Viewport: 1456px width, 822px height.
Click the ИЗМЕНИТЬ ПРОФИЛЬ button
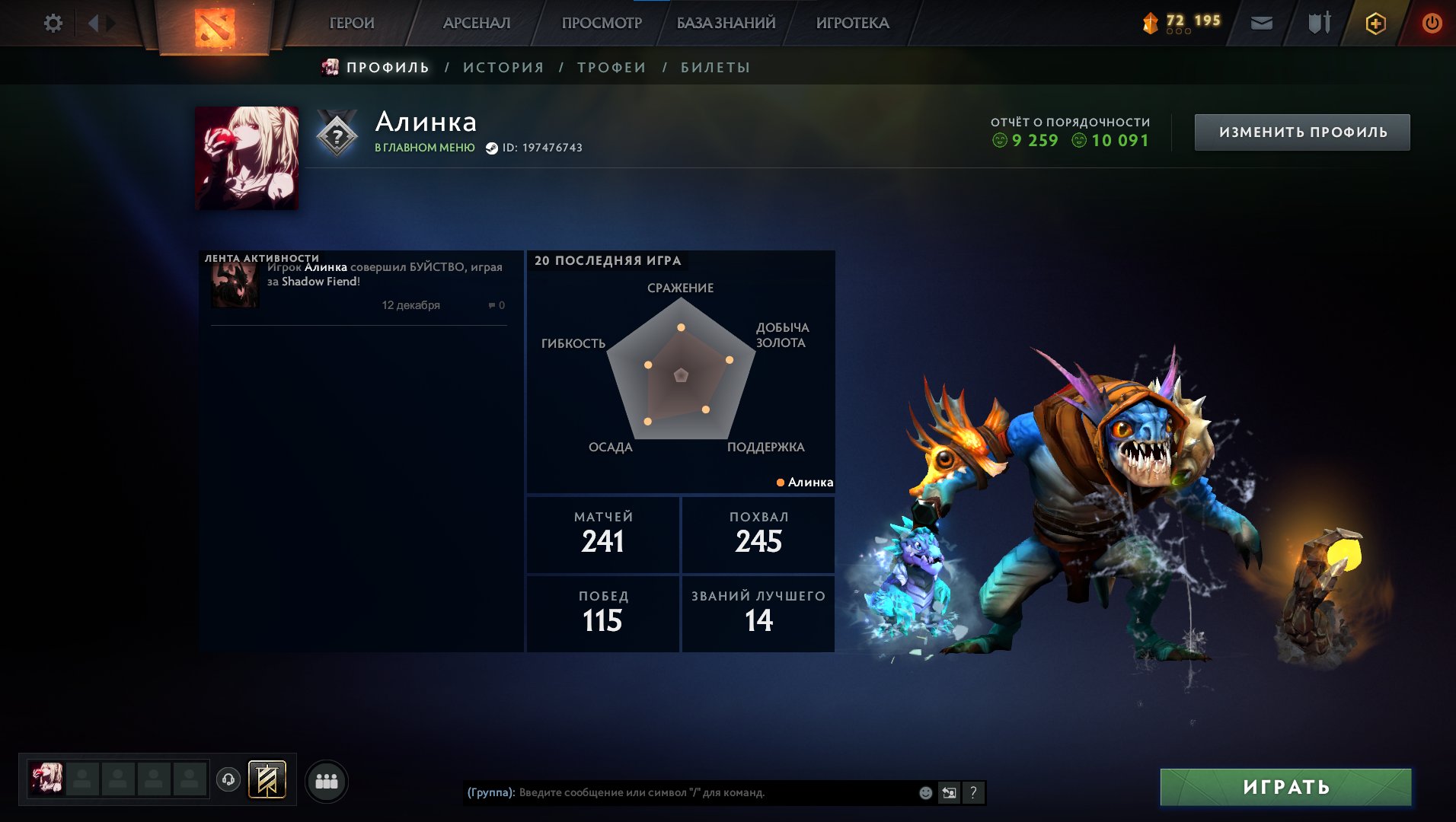(1302, 131)
